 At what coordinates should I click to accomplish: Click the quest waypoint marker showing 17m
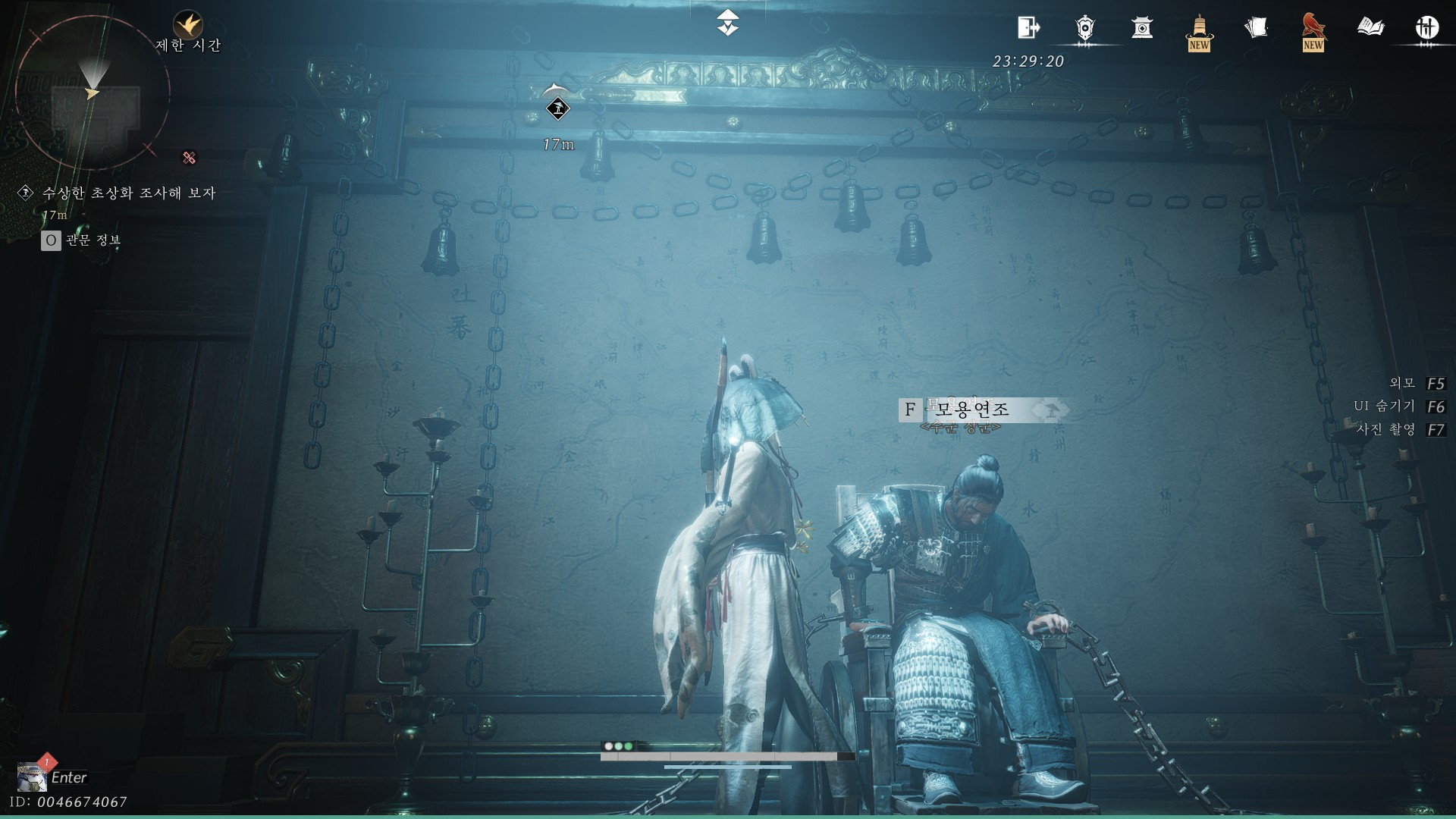(557, 109)
